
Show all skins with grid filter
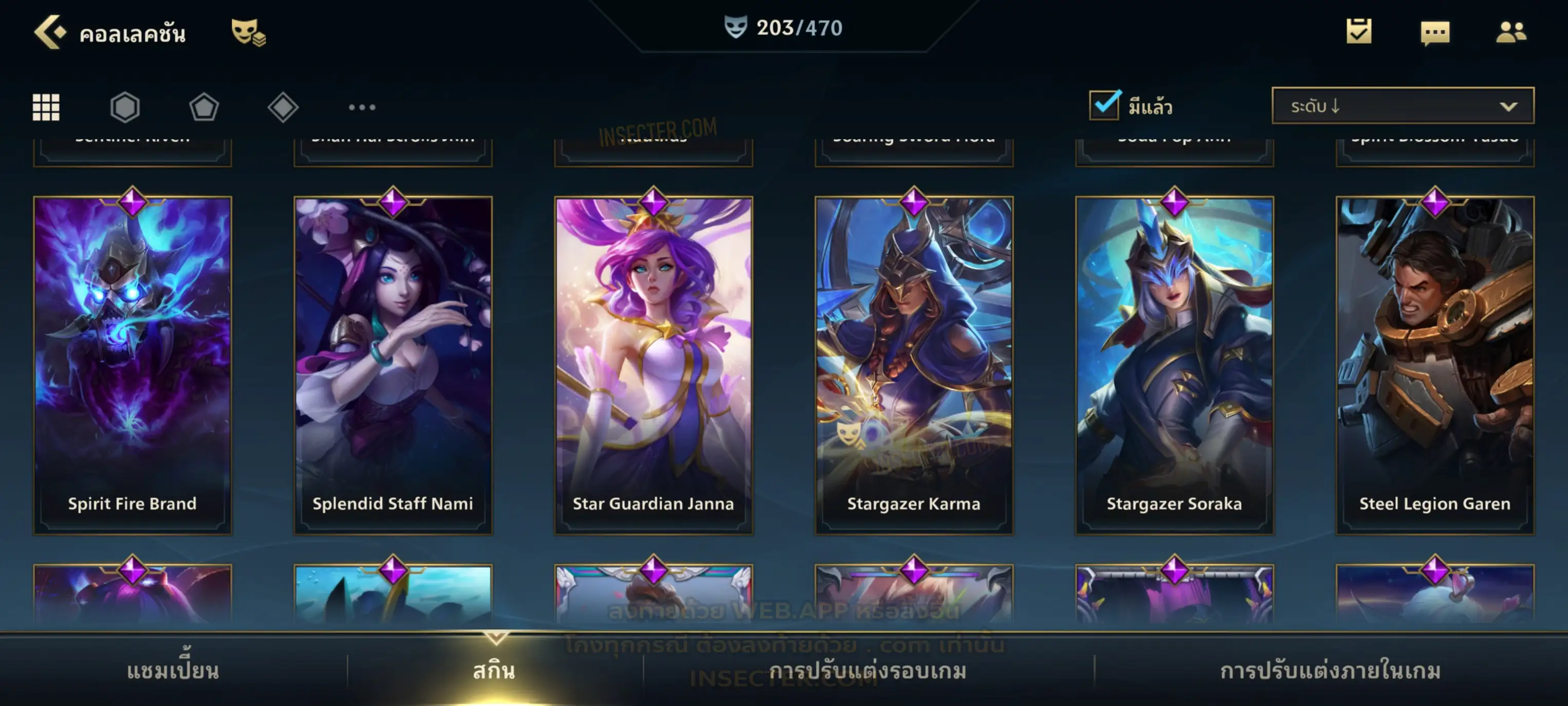[x=46, y=107]
